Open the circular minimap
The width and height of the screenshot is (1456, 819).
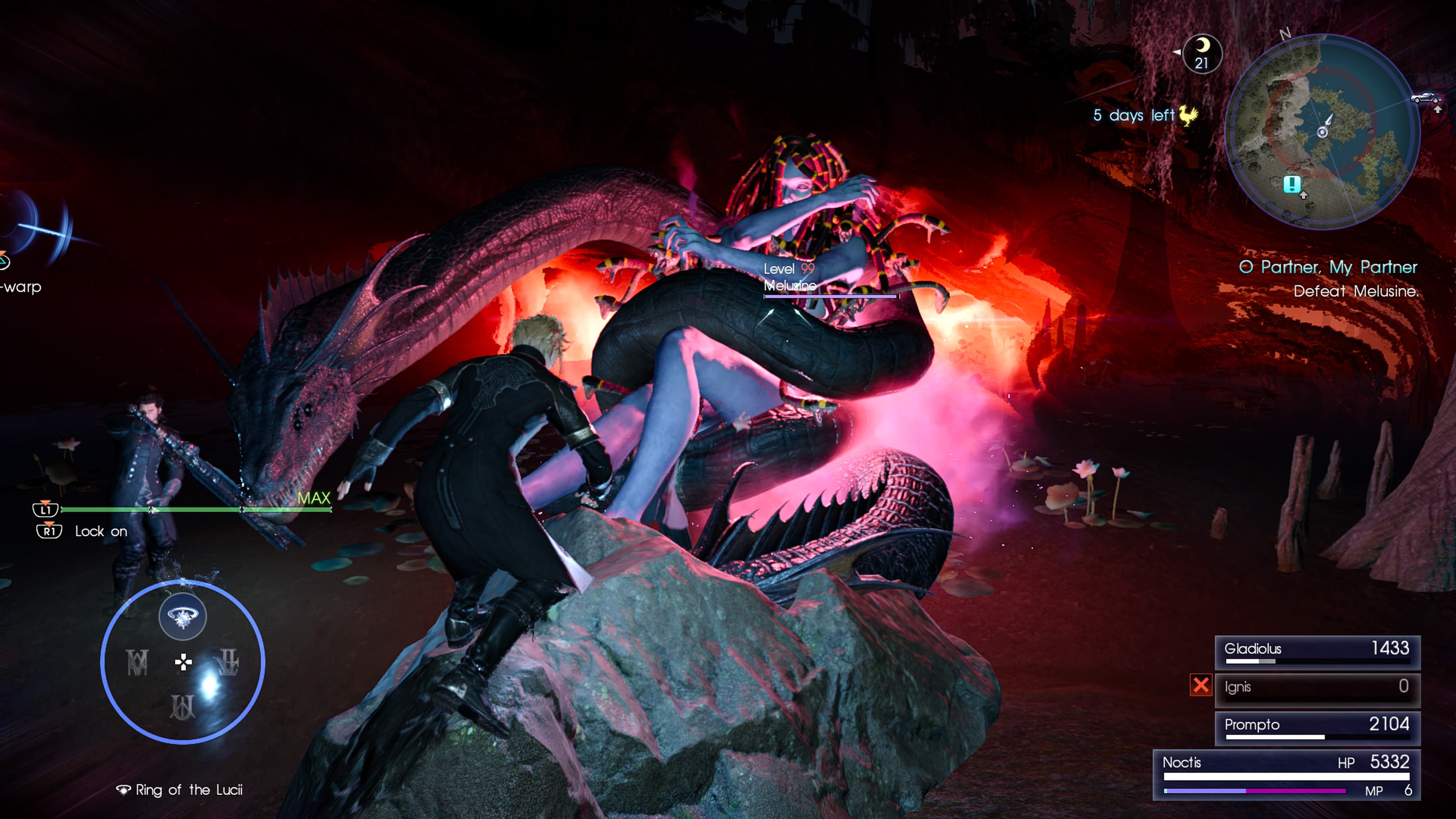click(x=1322, y=131)
